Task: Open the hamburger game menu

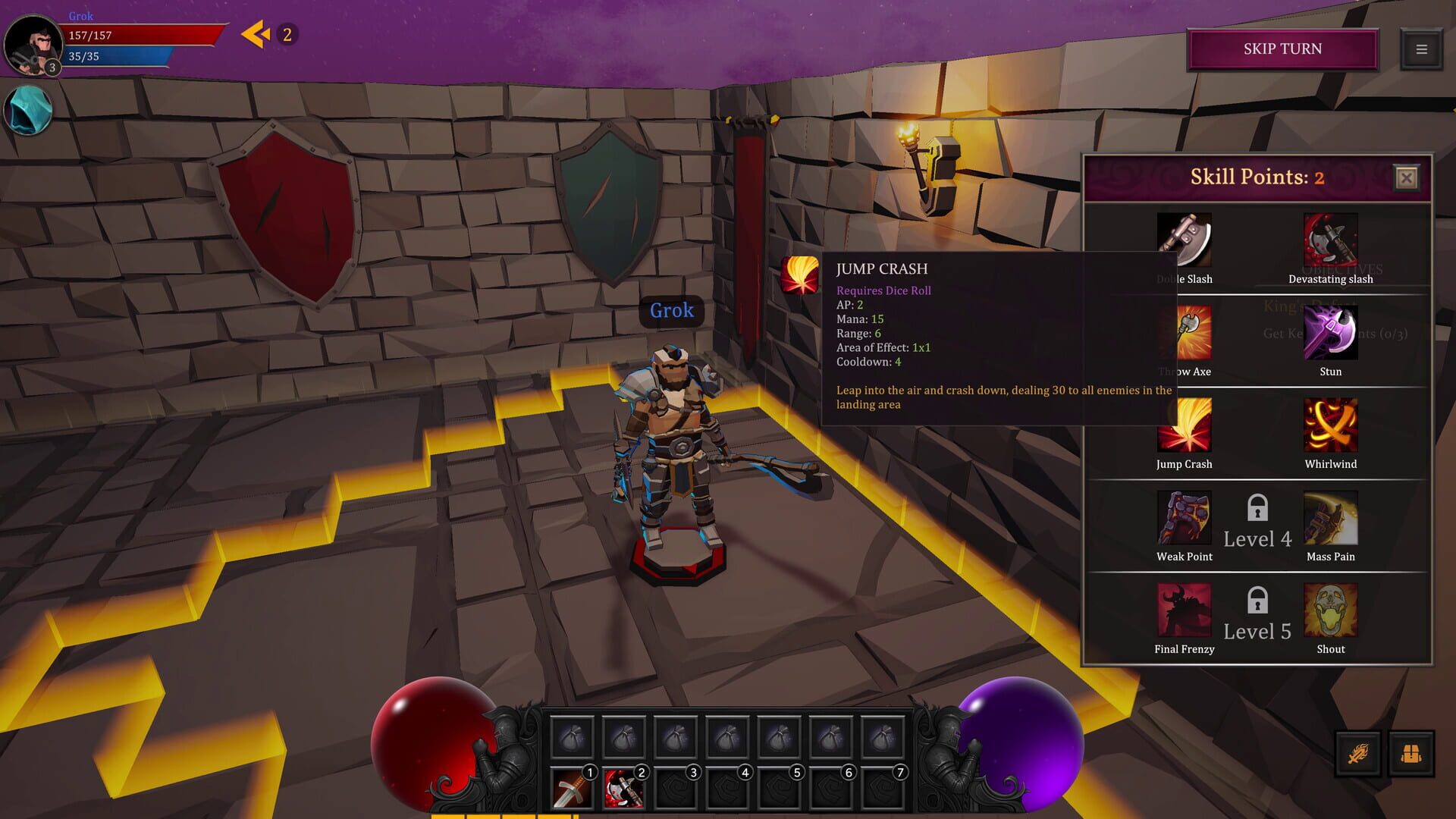Action: click(x=1421, y=50)
